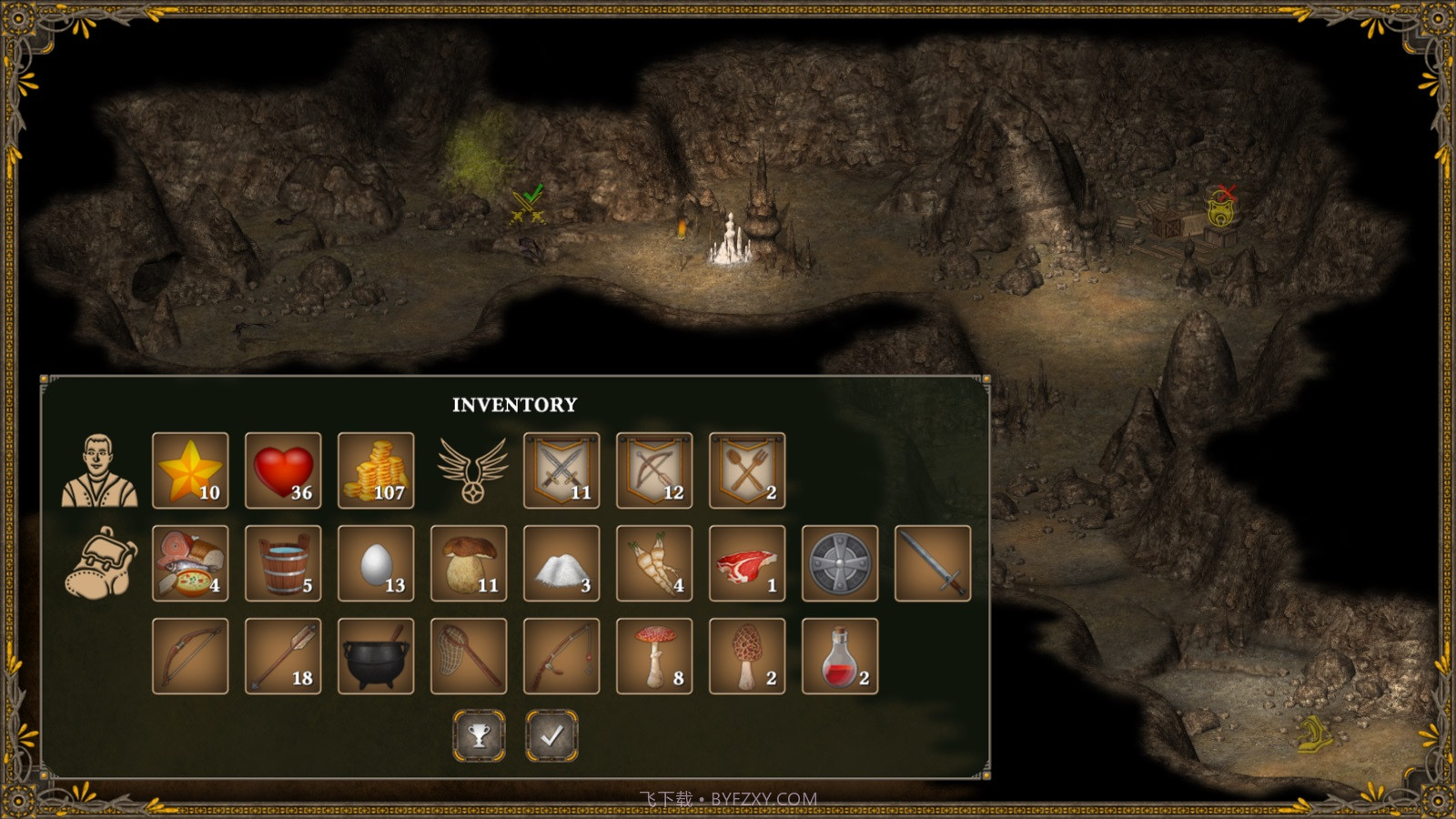The width and height of the screenshot is (1456, 819).
Task: Select the fishing rod slot
Action: pos(561,656)
